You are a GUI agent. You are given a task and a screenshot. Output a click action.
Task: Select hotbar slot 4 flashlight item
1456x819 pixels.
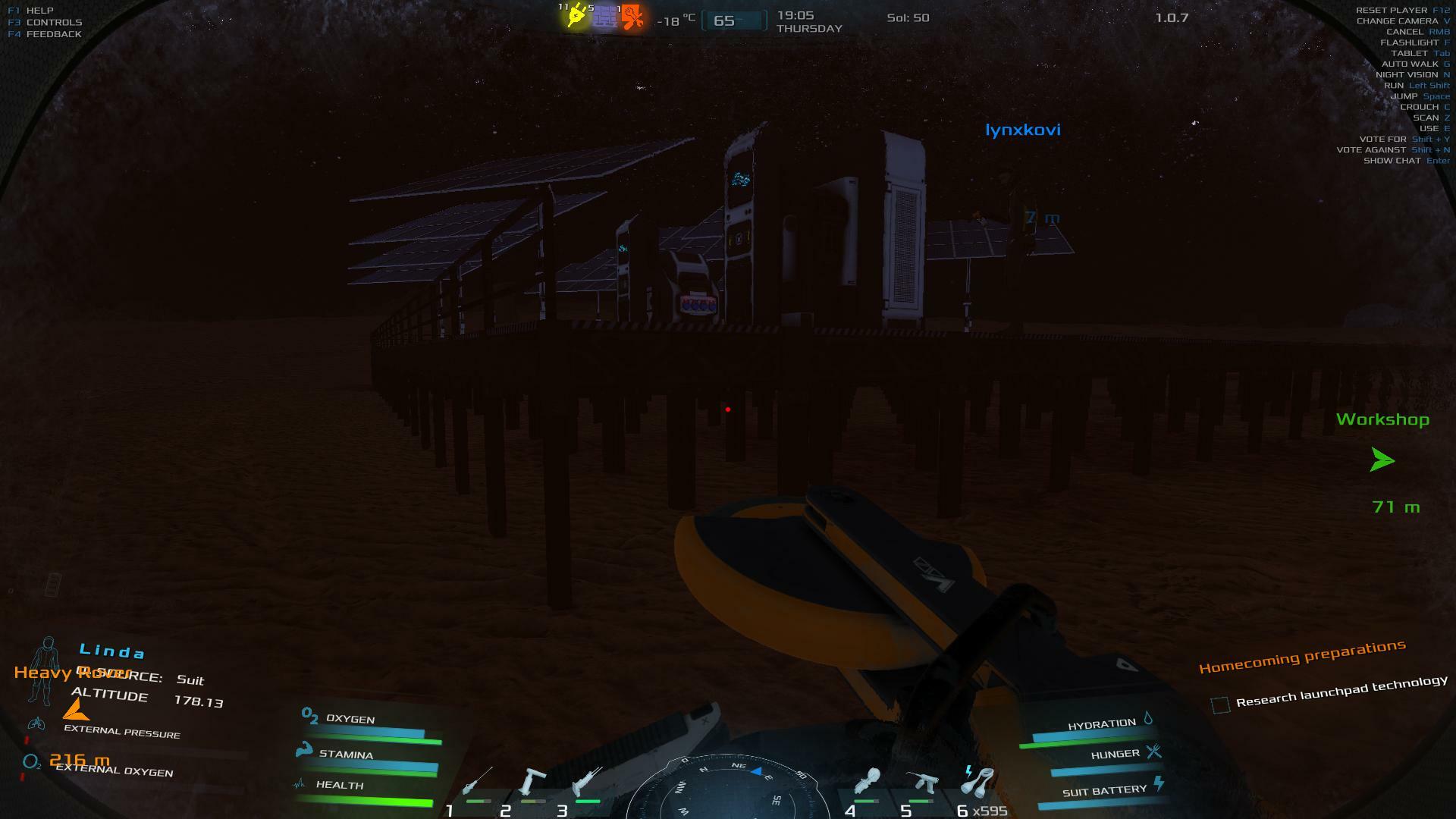pos(867,784)
